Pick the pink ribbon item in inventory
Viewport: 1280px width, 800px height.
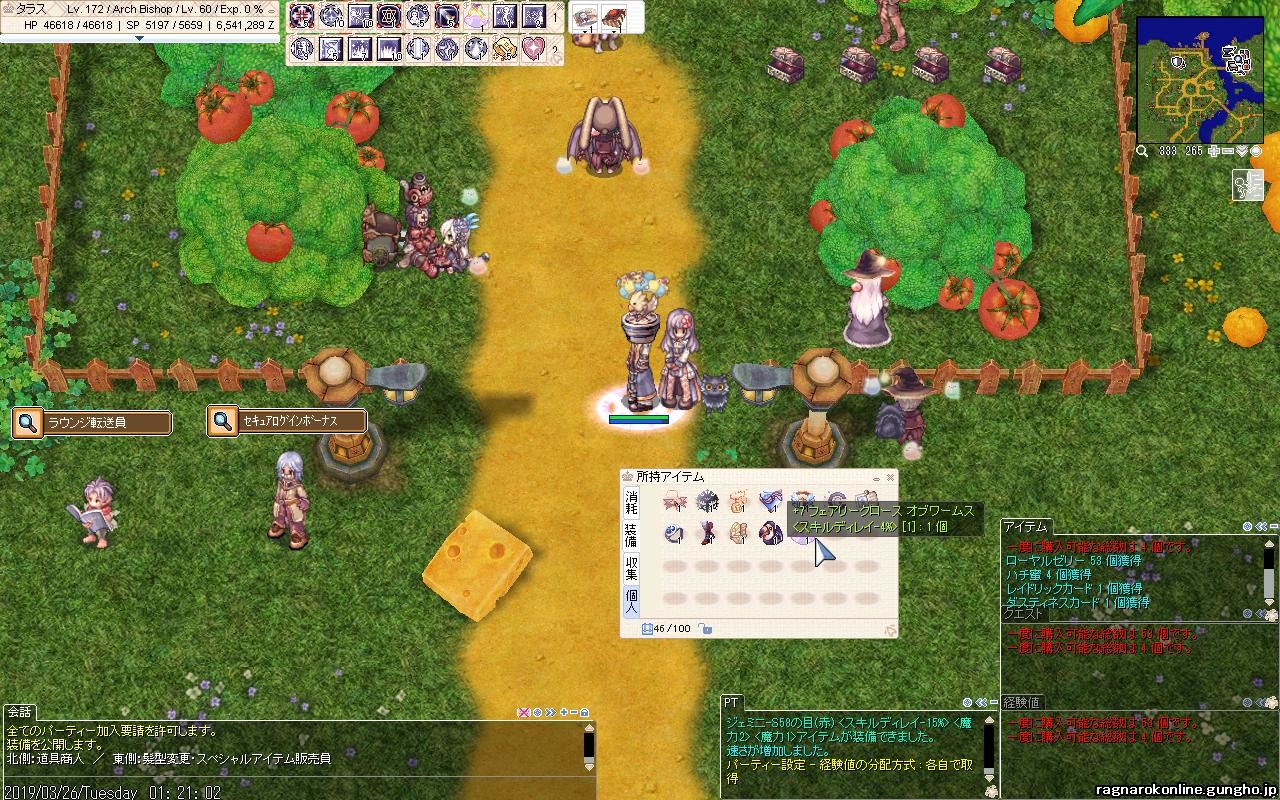pyautogui.click(x=675, y=502)
